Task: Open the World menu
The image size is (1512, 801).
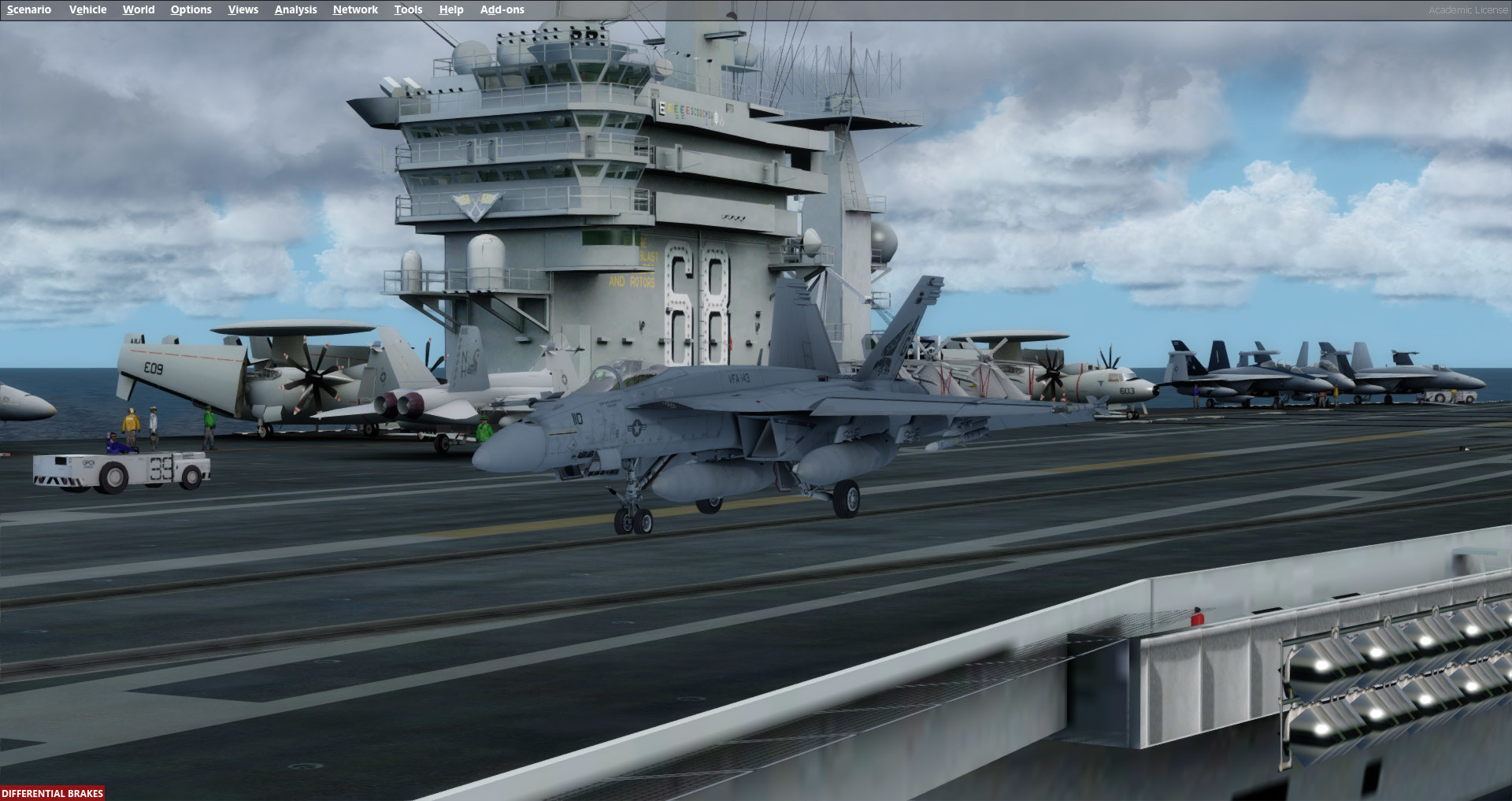Action: pos(139,9)
